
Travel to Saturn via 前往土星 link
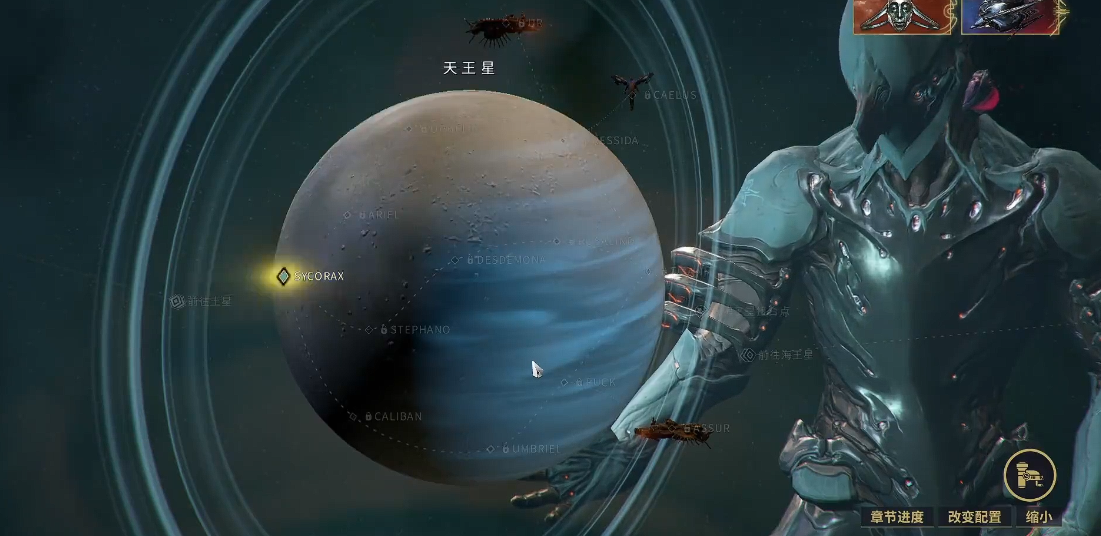(x=202, y=301)
